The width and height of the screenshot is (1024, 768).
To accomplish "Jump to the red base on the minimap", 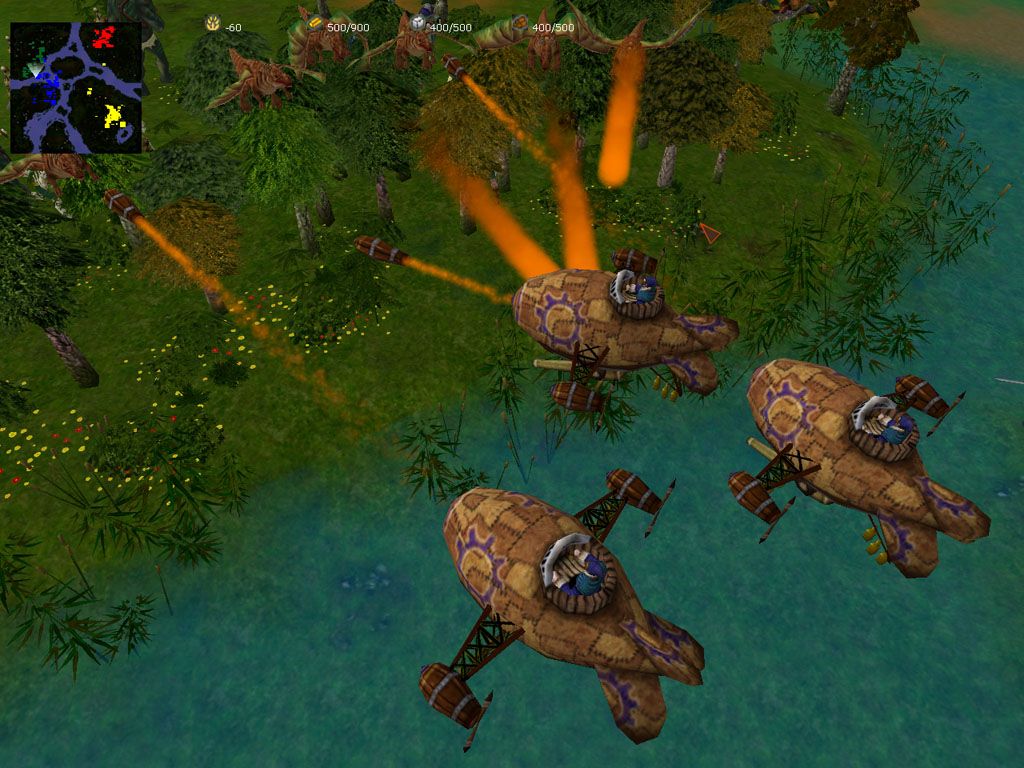I will [x=104, y=38].
